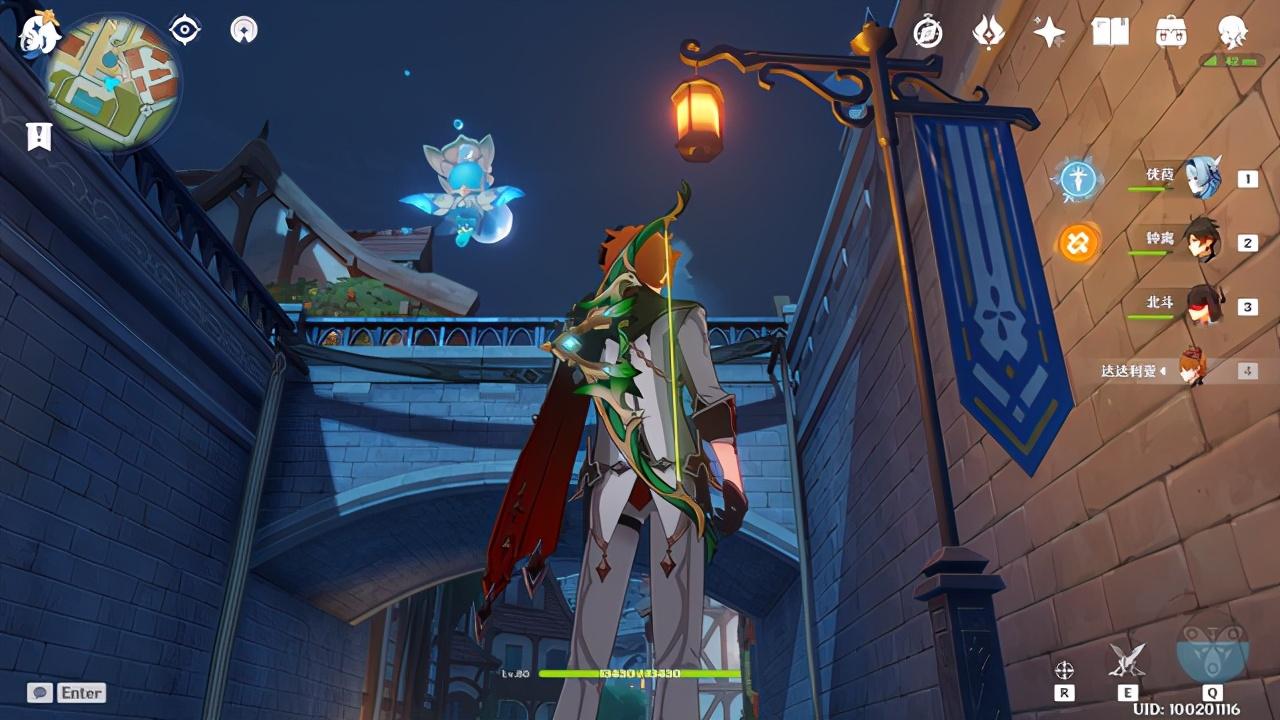Activate the crosshair aiming mode icon
Screen dimensions: 1280x720
coord(1065,669)
